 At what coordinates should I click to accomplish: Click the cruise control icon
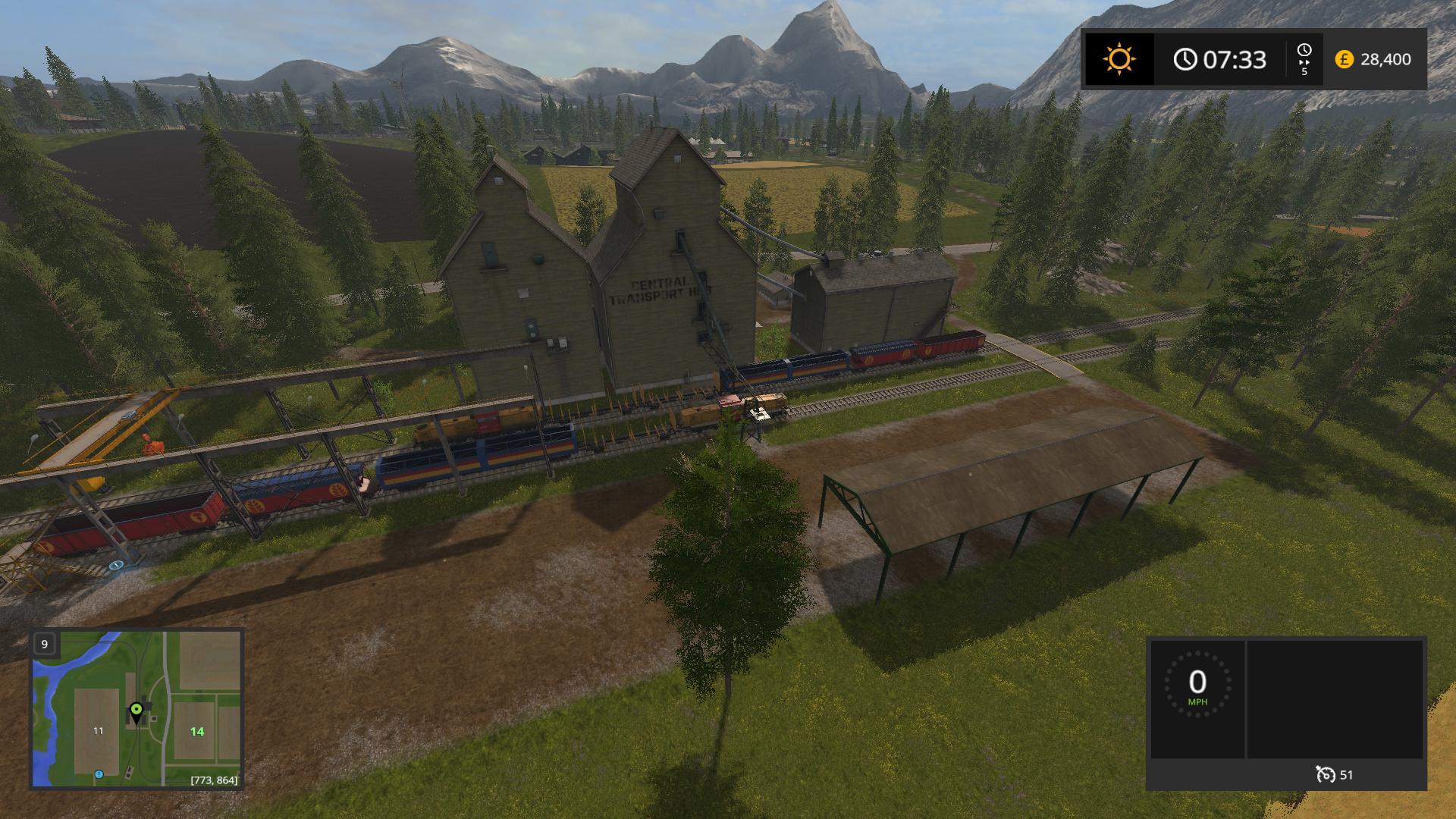pos(1326,774)
